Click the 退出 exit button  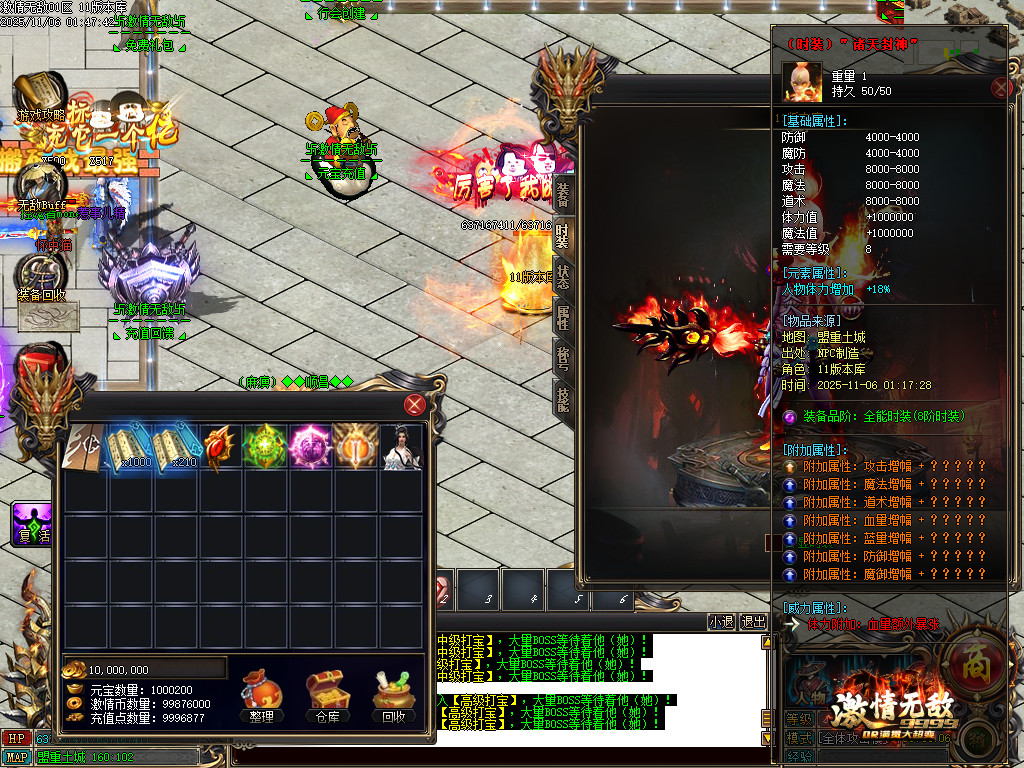tap(752, 622)
